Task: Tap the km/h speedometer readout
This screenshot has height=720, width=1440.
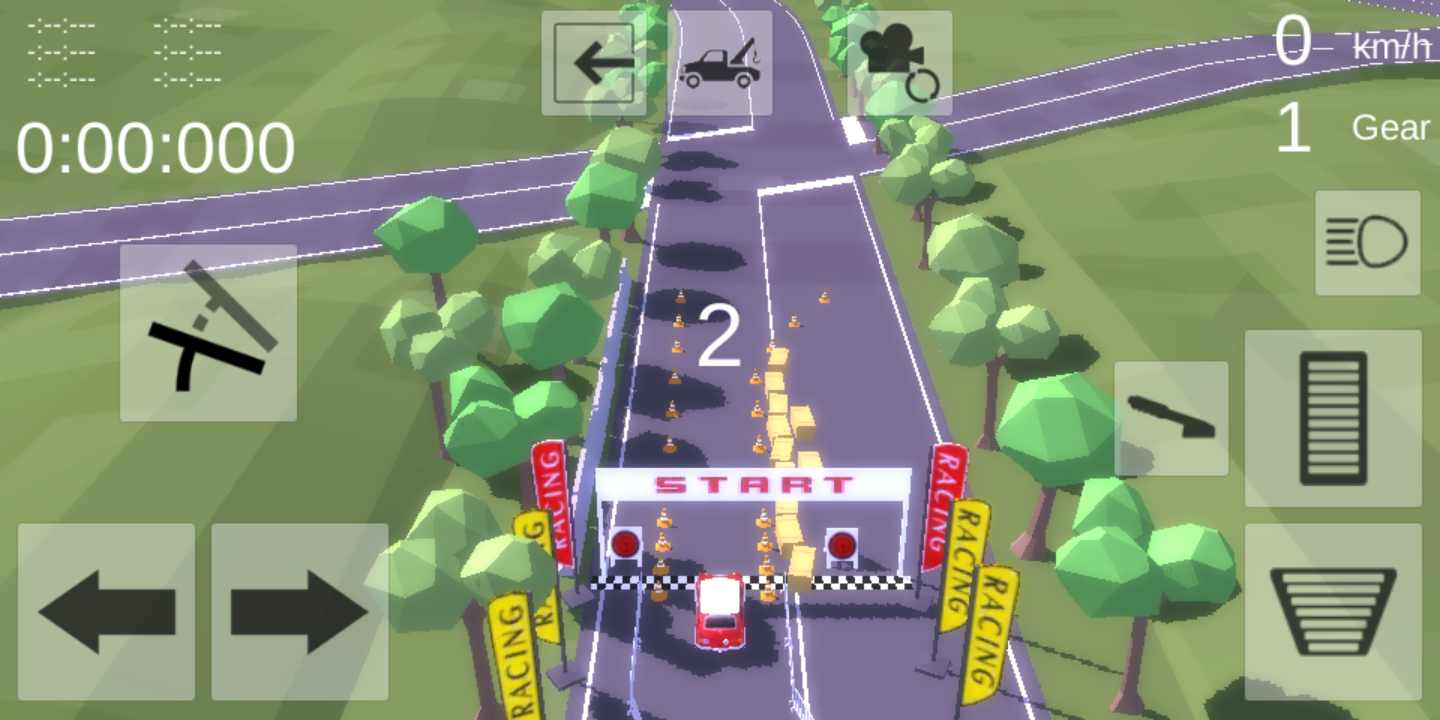Action: point(1390,45)
